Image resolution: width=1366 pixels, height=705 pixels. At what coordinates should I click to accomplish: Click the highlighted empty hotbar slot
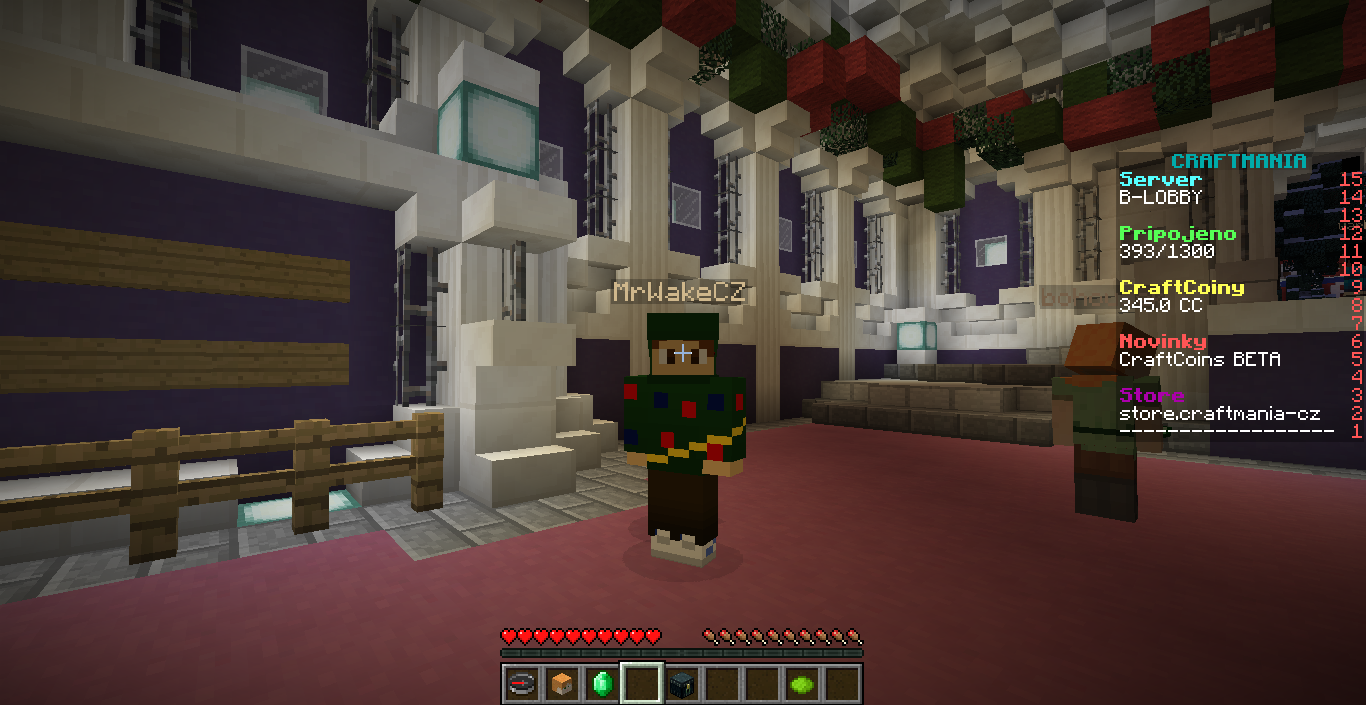(x=642, y=684)
